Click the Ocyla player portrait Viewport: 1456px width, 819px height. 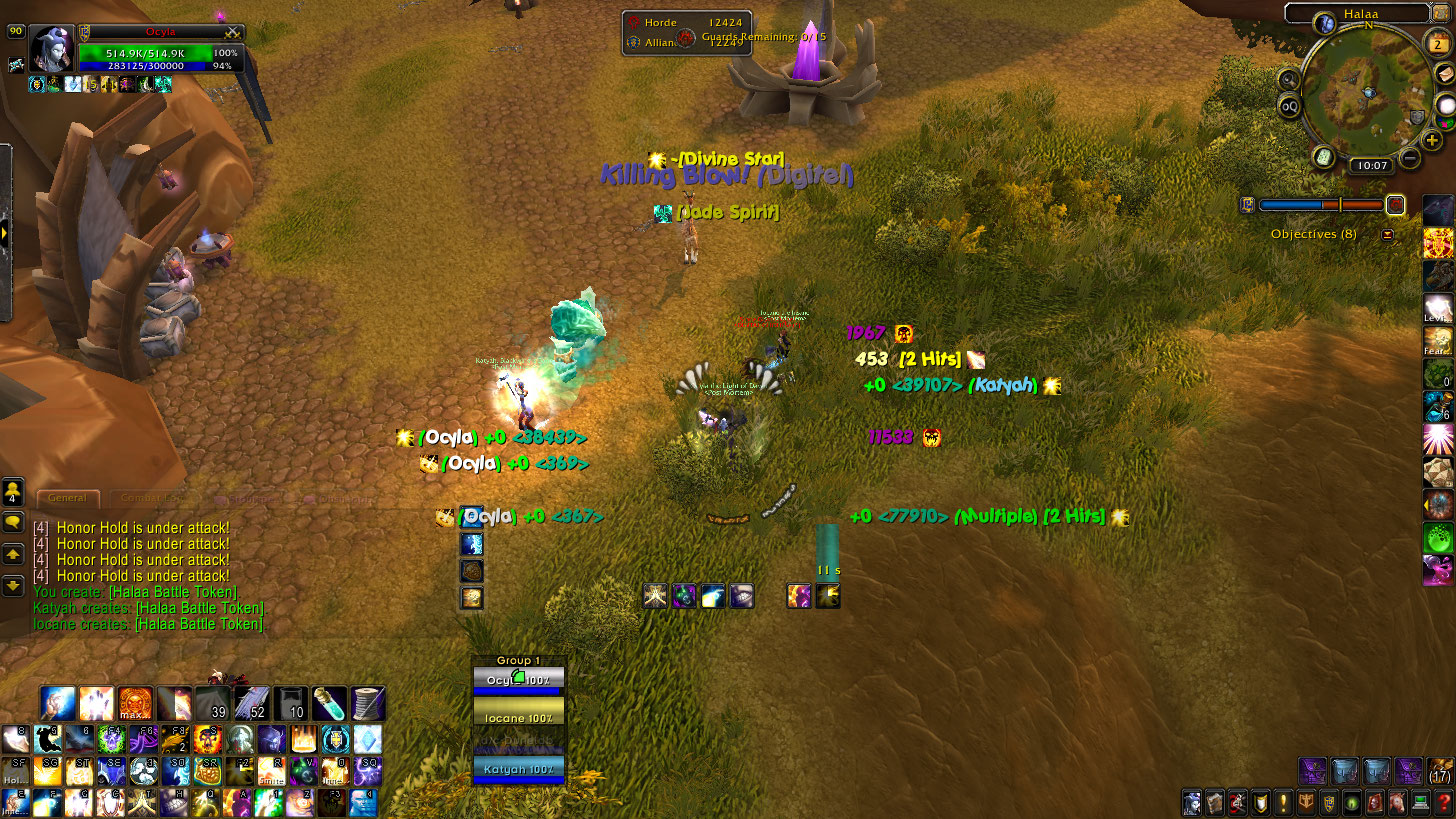[x=51, y=49]
